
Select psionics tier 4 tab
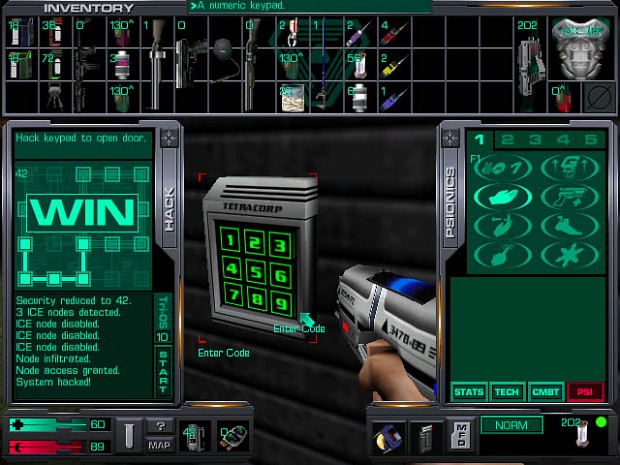click(562, 140)
